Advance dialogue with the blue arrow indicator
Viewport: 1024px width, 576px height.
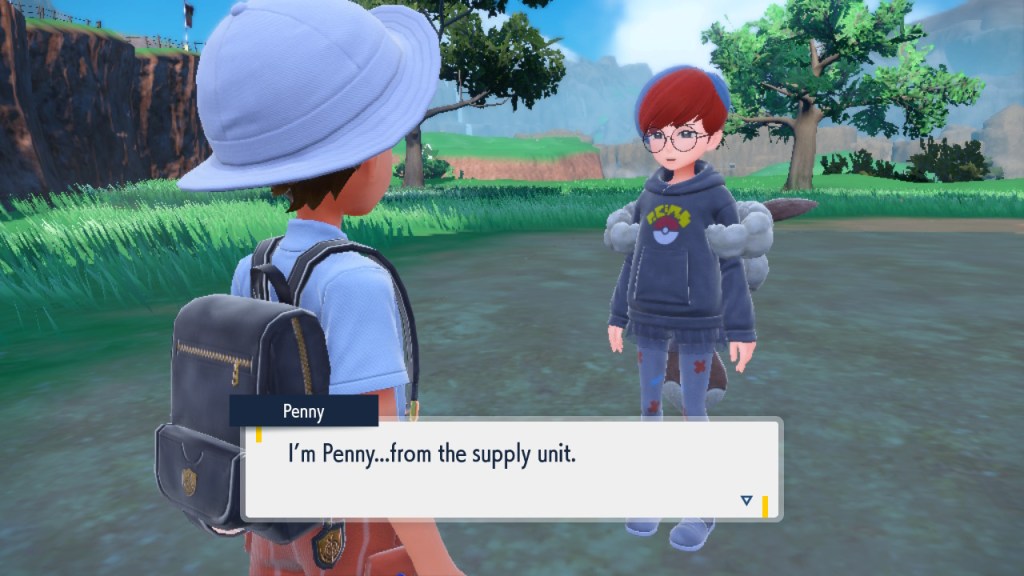[x=746, y=500]
